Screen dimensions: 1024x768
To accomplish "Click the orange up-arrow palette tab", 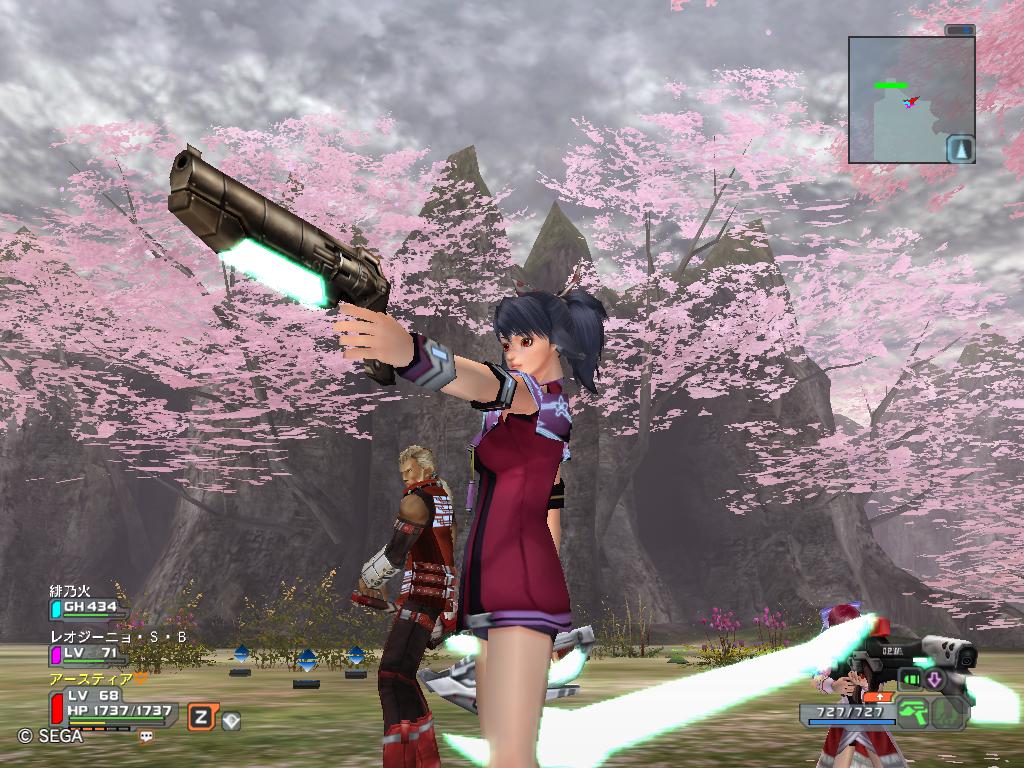I will pos(880,696).
